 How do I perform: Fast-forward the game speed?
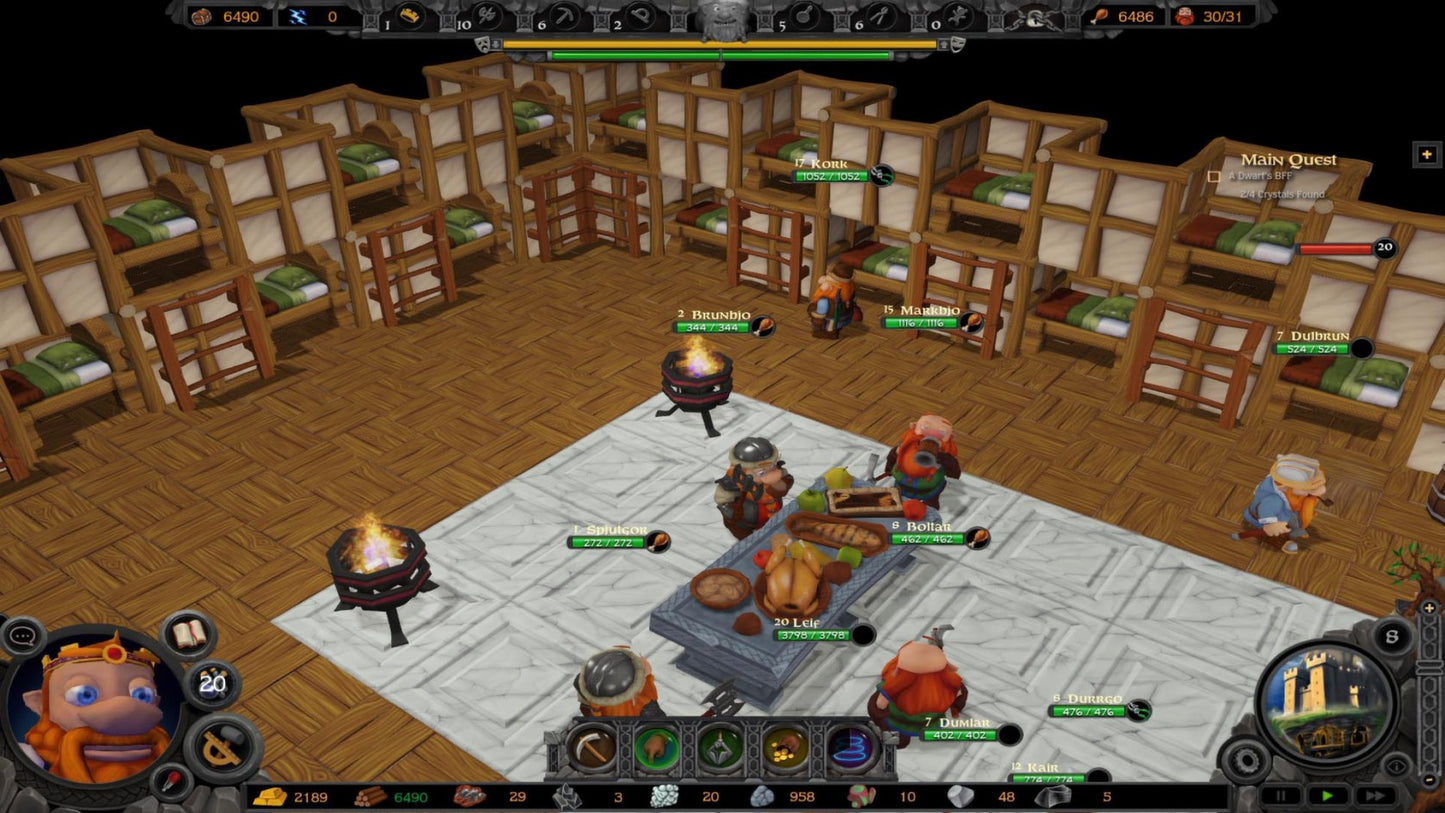(x=1375, y=796)
